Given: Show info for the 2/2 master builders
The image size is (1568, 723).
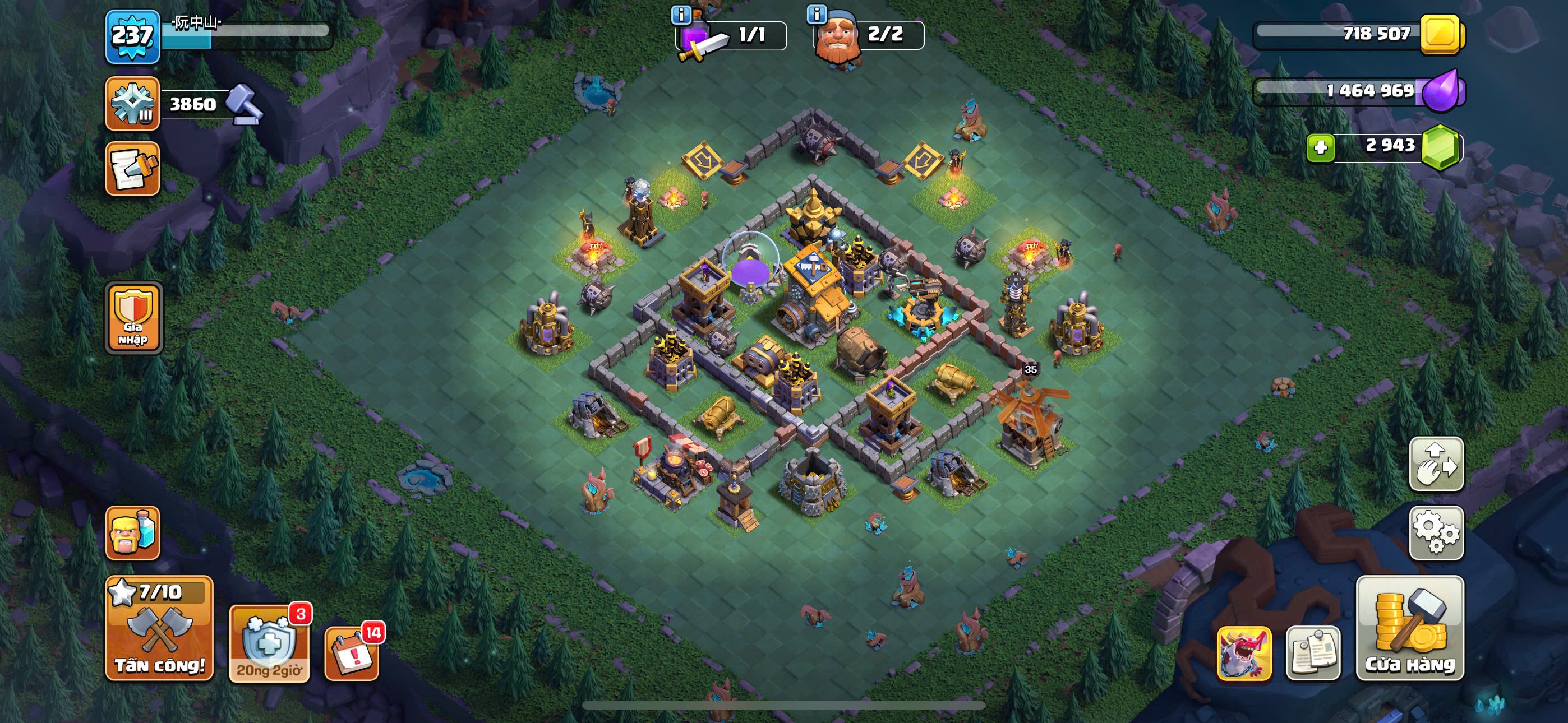Looking at the screenshot, I should [x=817, y=15].
